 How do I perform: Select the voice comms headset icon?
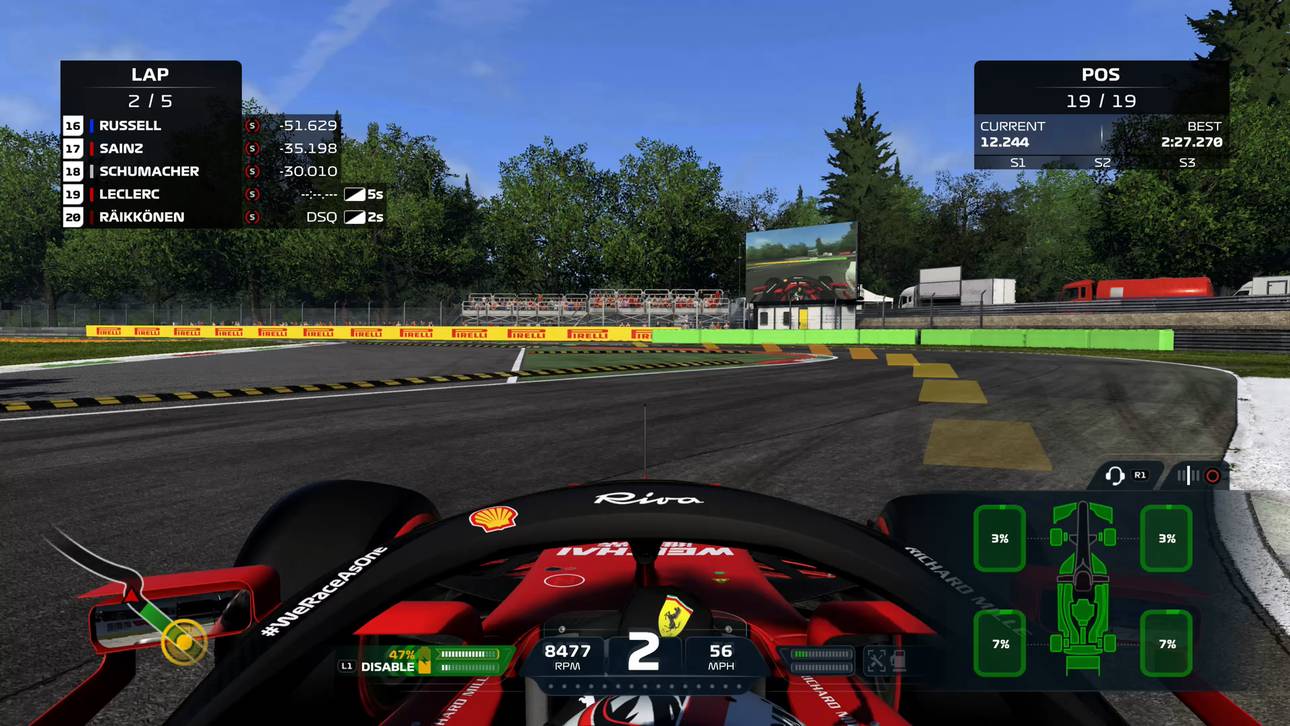click(1115, 476)
